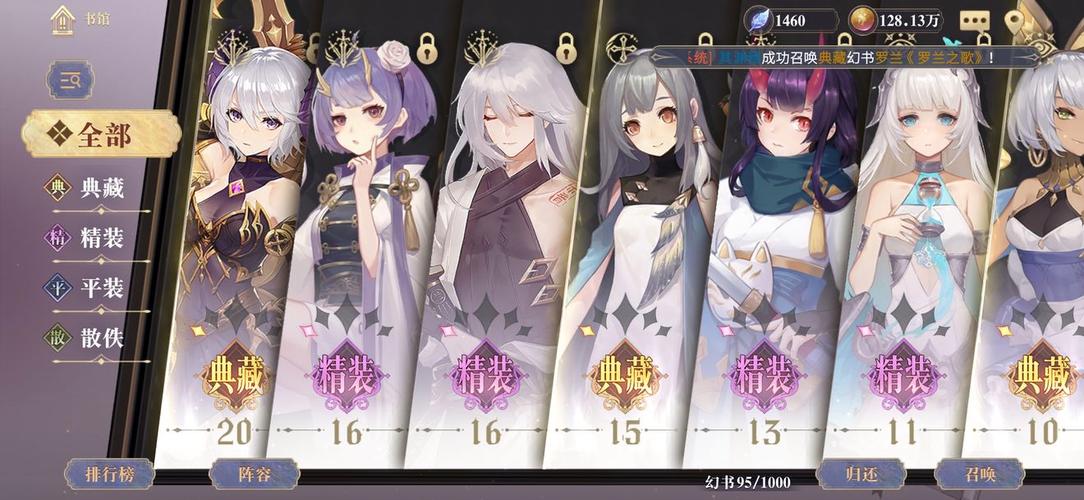Open the 排行榜 ranking button
1084x500 pixels.
pos(110,474)
